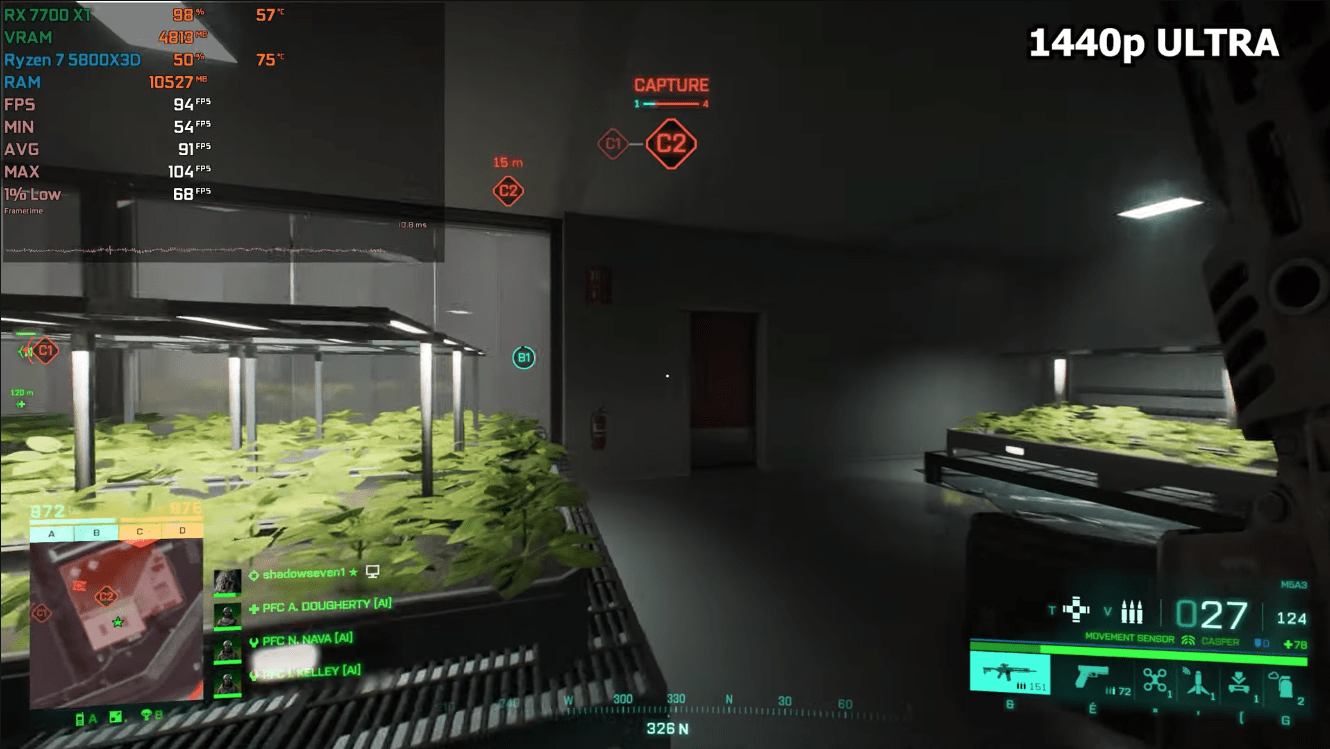Screen dimensions: 1330x749
Task: Select squad member PFC N. Nava
Action: click(306, 639)
